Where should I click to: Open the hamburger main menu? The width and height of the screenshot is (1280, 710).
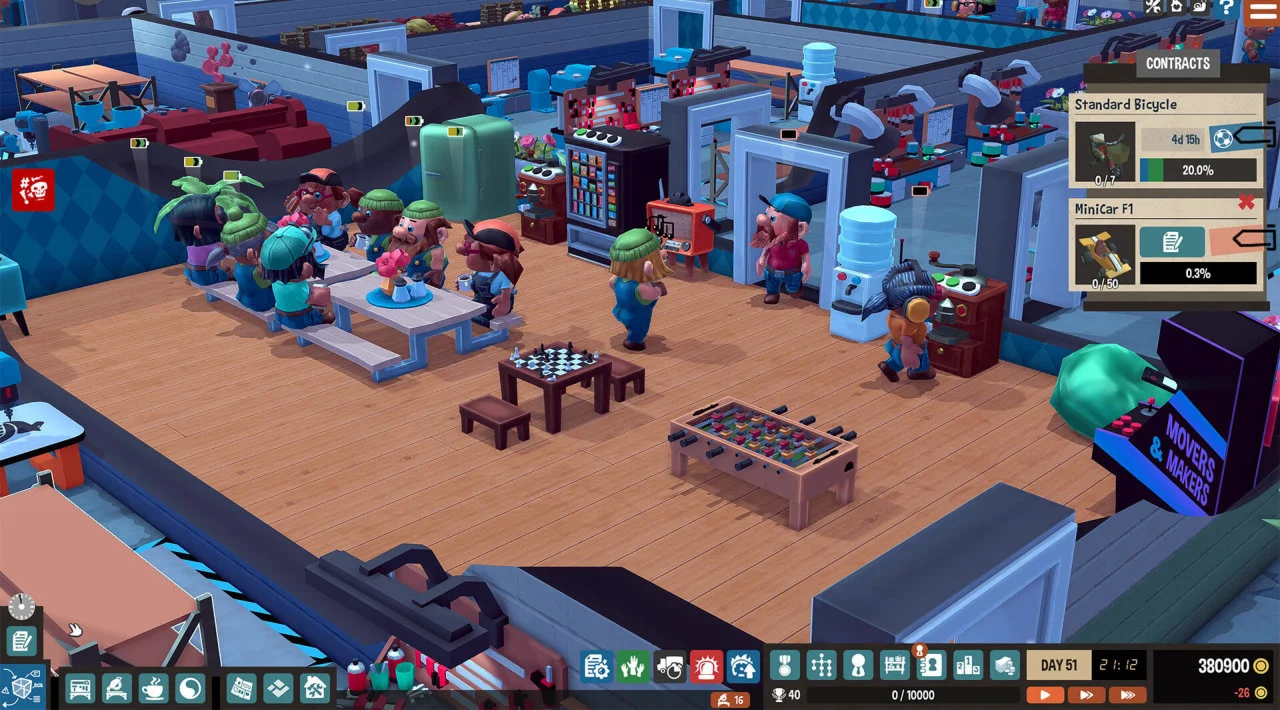(x=1263, y=12)
